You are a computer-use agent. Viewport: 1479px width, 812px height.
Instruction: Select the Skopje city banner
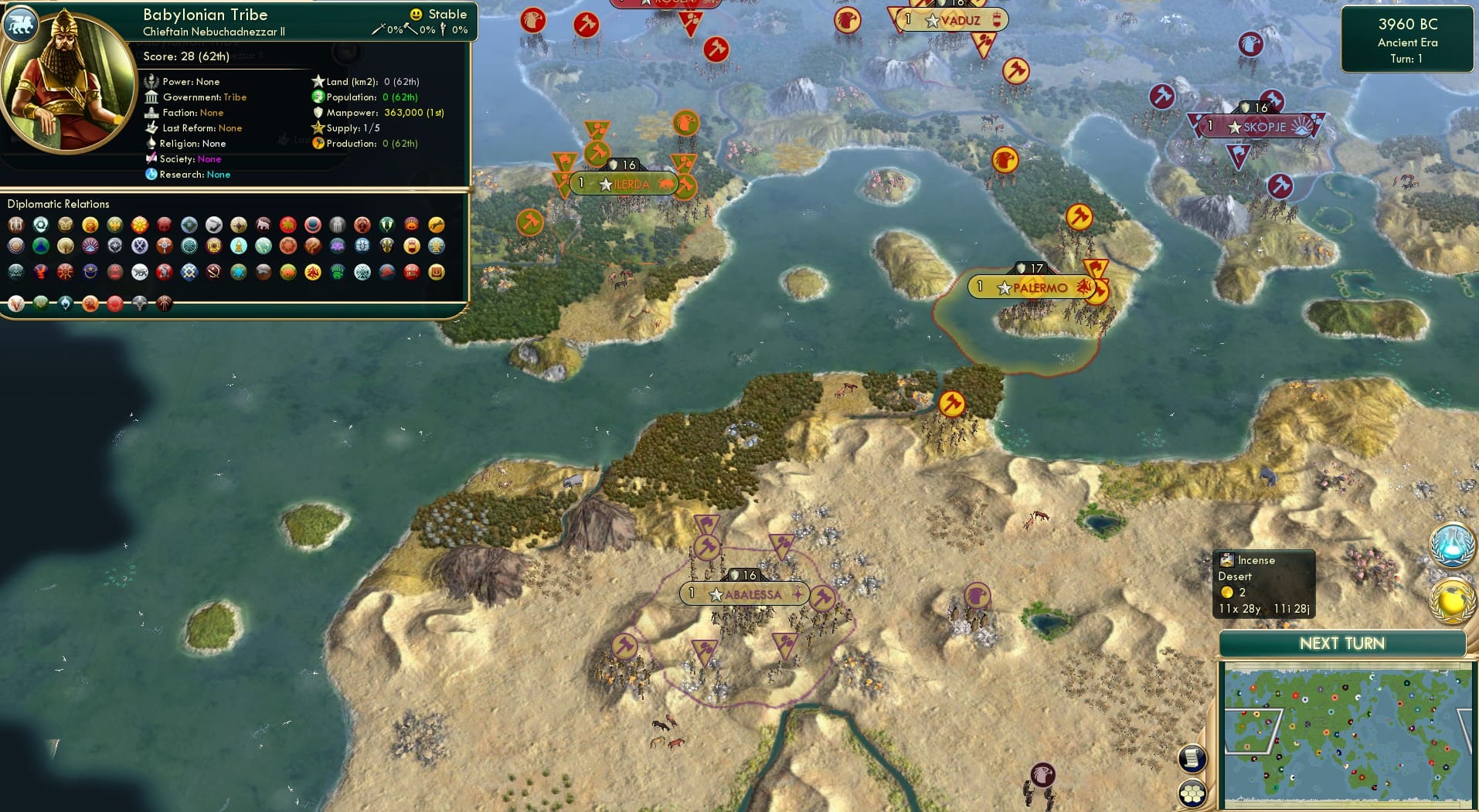coord(1256,126)
